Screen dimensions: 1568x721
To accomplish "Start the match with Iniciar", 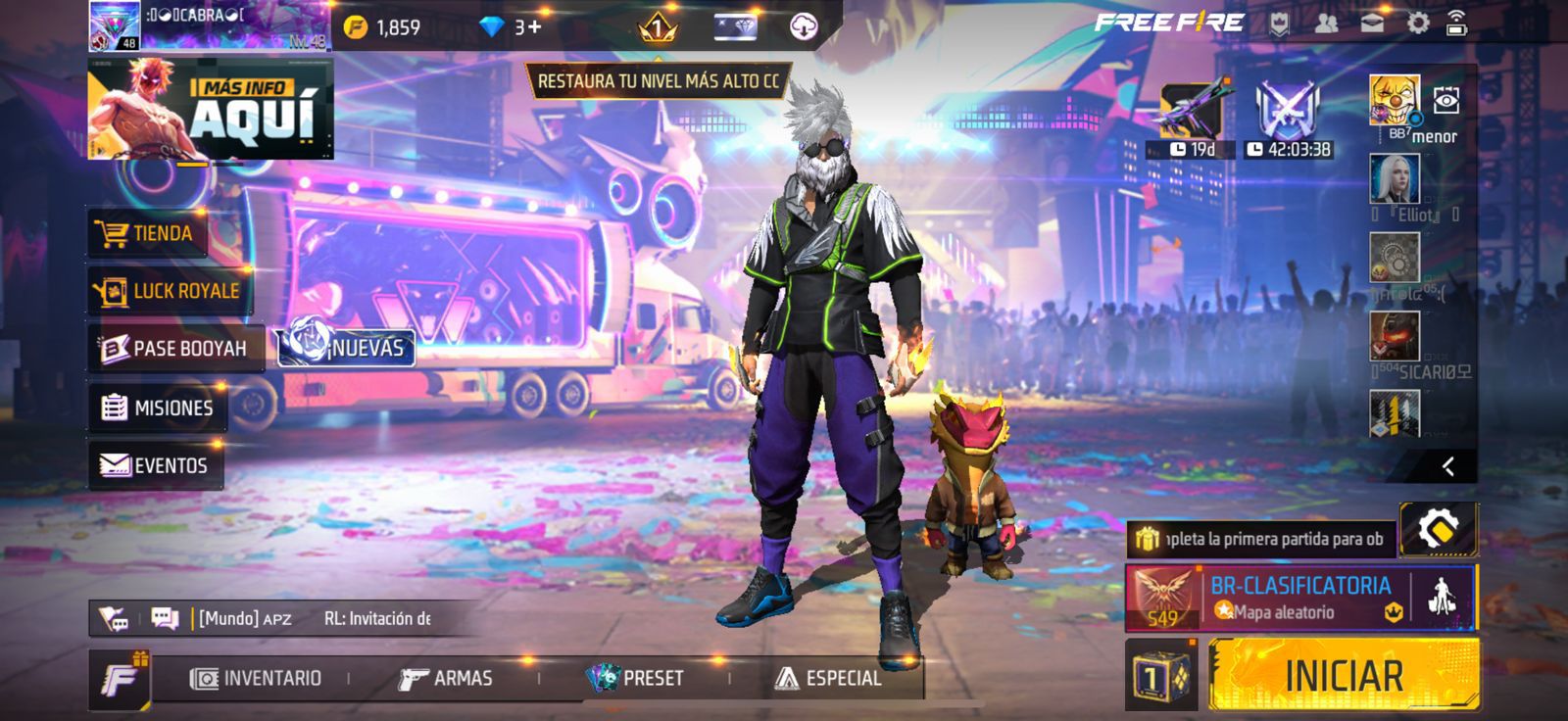I will tap(1343, 675).
